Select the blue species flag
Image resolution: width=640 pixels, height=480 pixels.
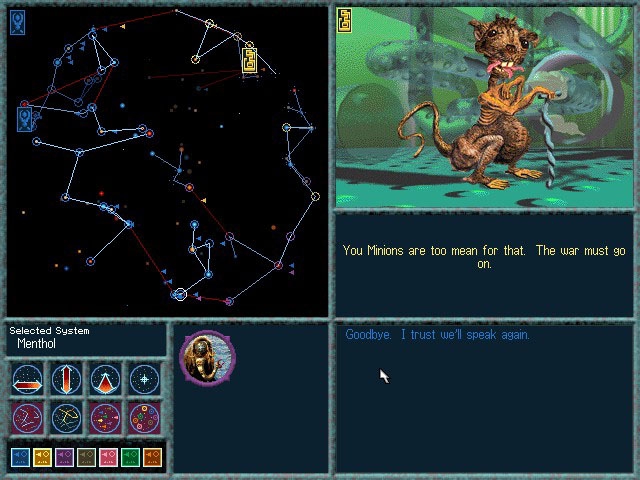(20, 457)
